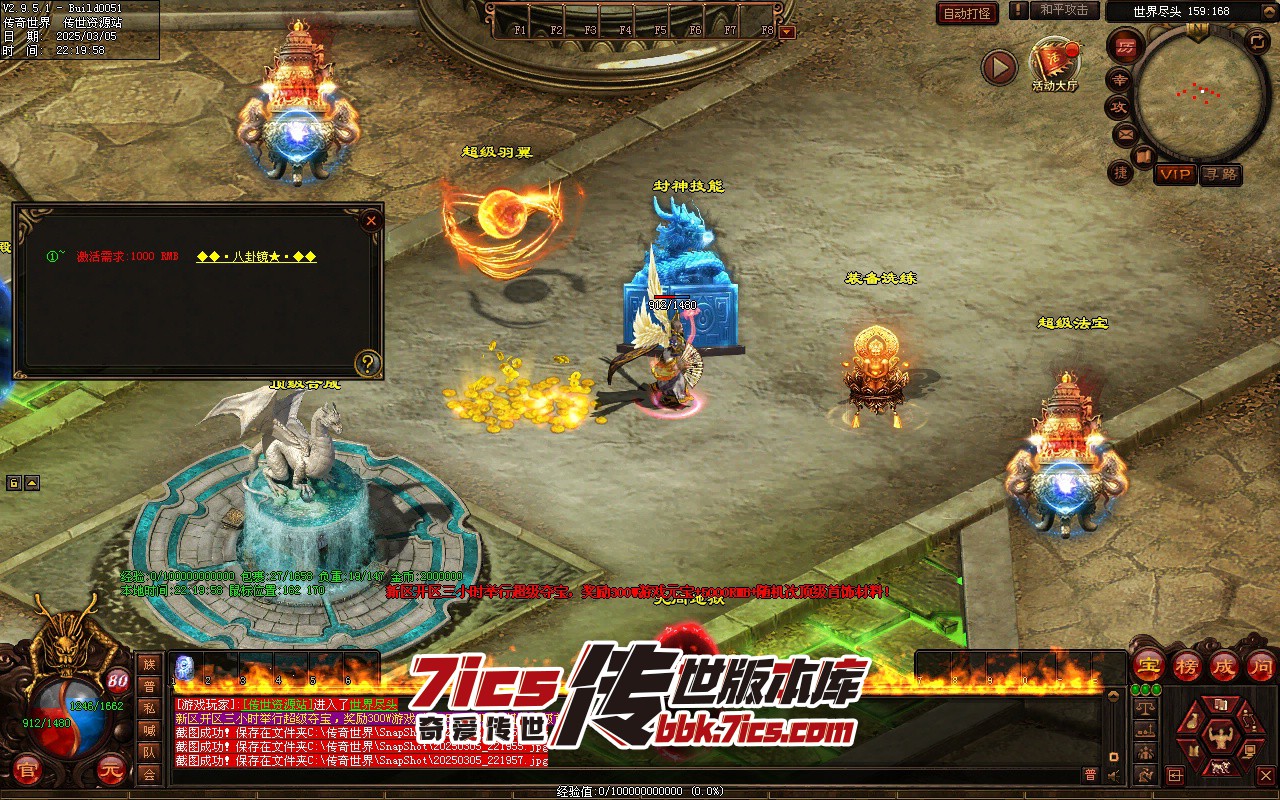Close the activation requirement panel
Viewport: 1280px width, 800px height.
click(371, 220)
